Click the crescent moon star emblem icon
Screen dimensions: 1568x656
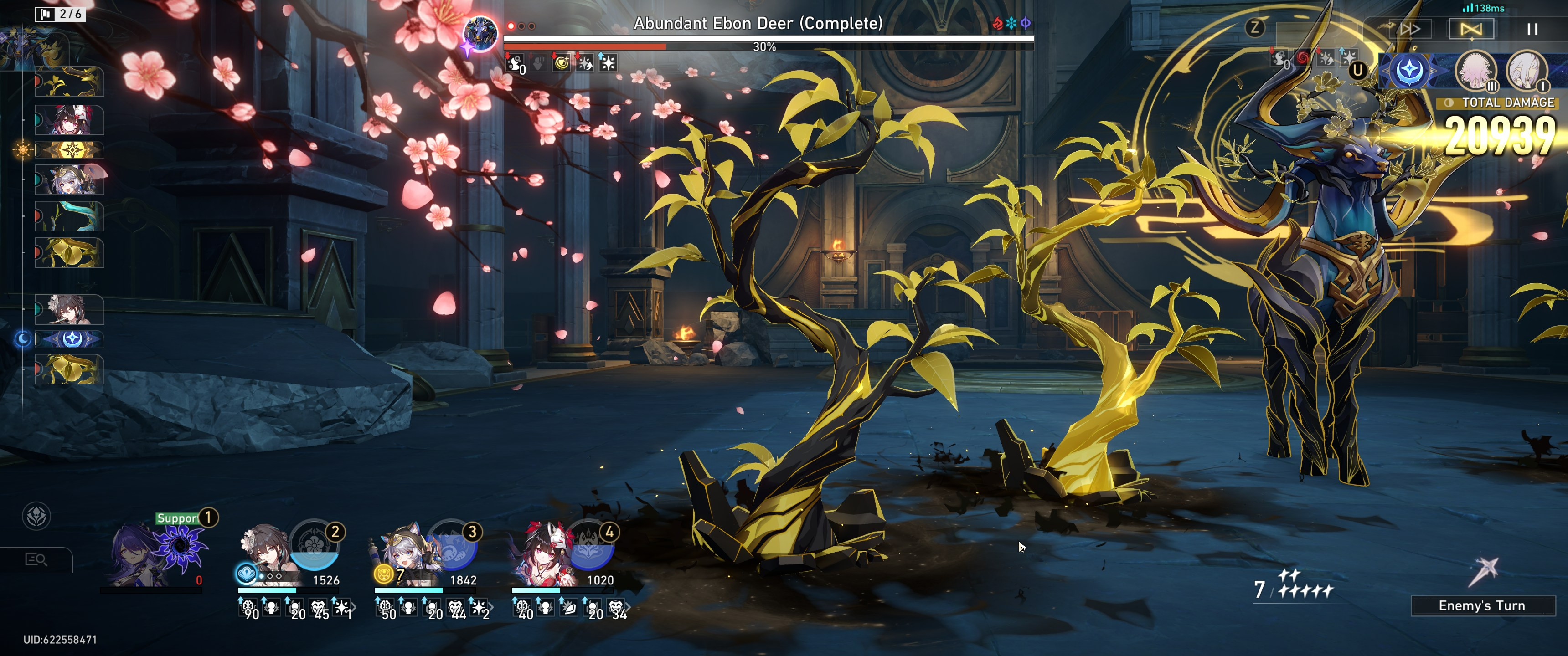coord(1409,71)
